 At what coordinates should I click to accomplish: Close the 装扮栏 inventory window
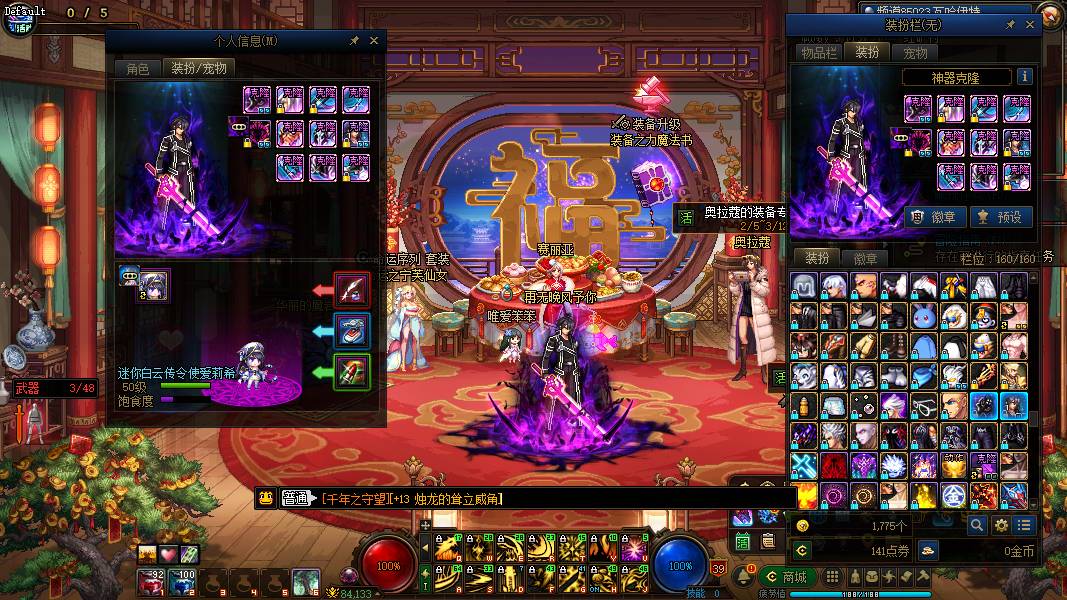click(x=1030, y=25)
